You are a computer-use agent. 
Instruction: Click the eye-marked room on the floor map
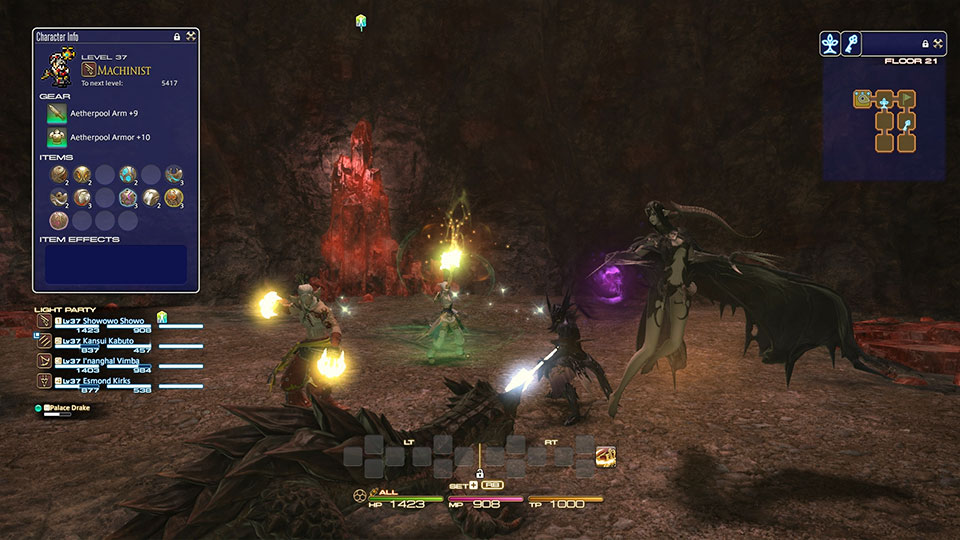(861, 98)
